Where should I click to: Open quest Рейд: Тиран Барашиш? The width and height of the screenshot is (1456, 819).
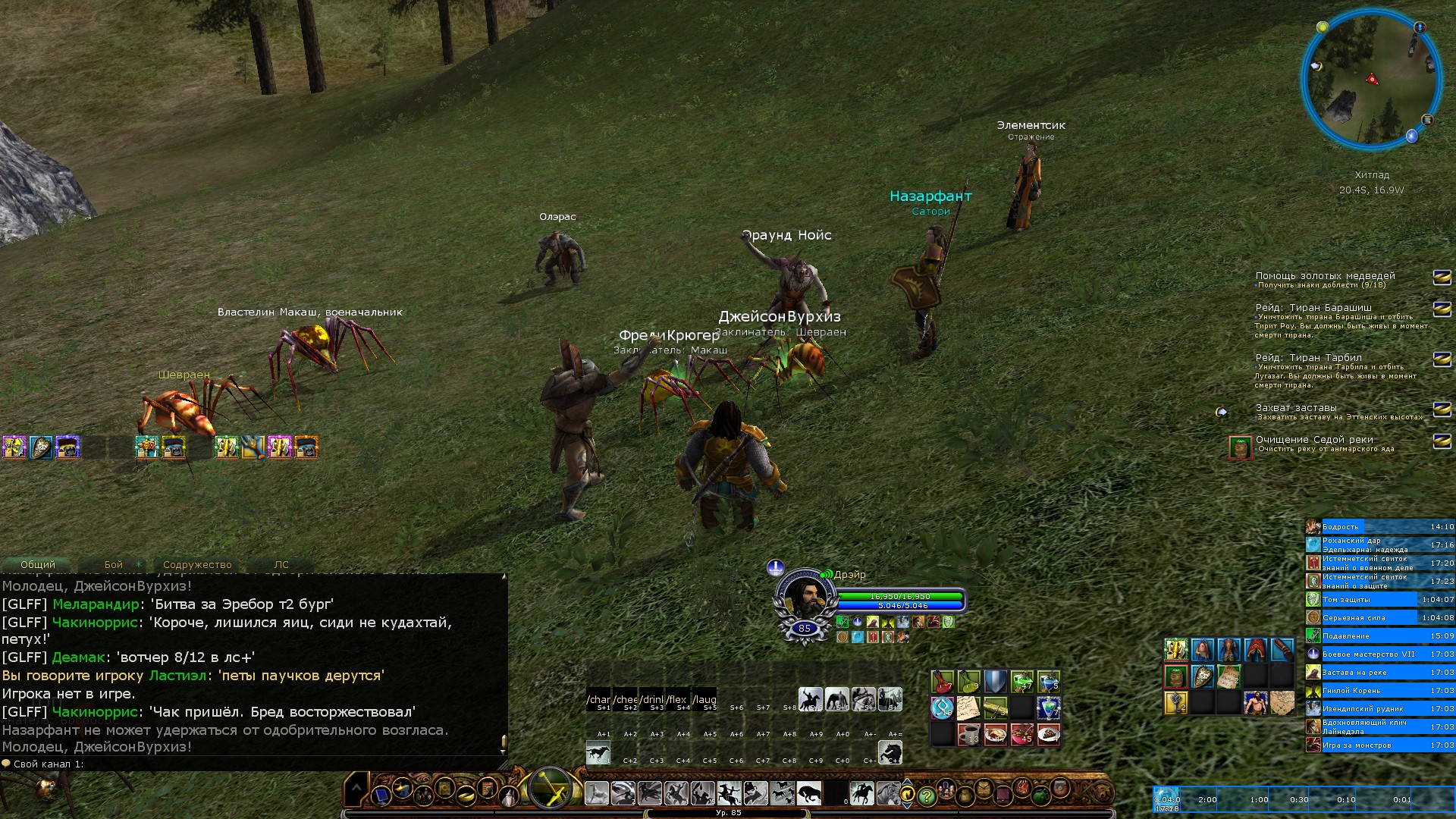[x=1313, y=308]
